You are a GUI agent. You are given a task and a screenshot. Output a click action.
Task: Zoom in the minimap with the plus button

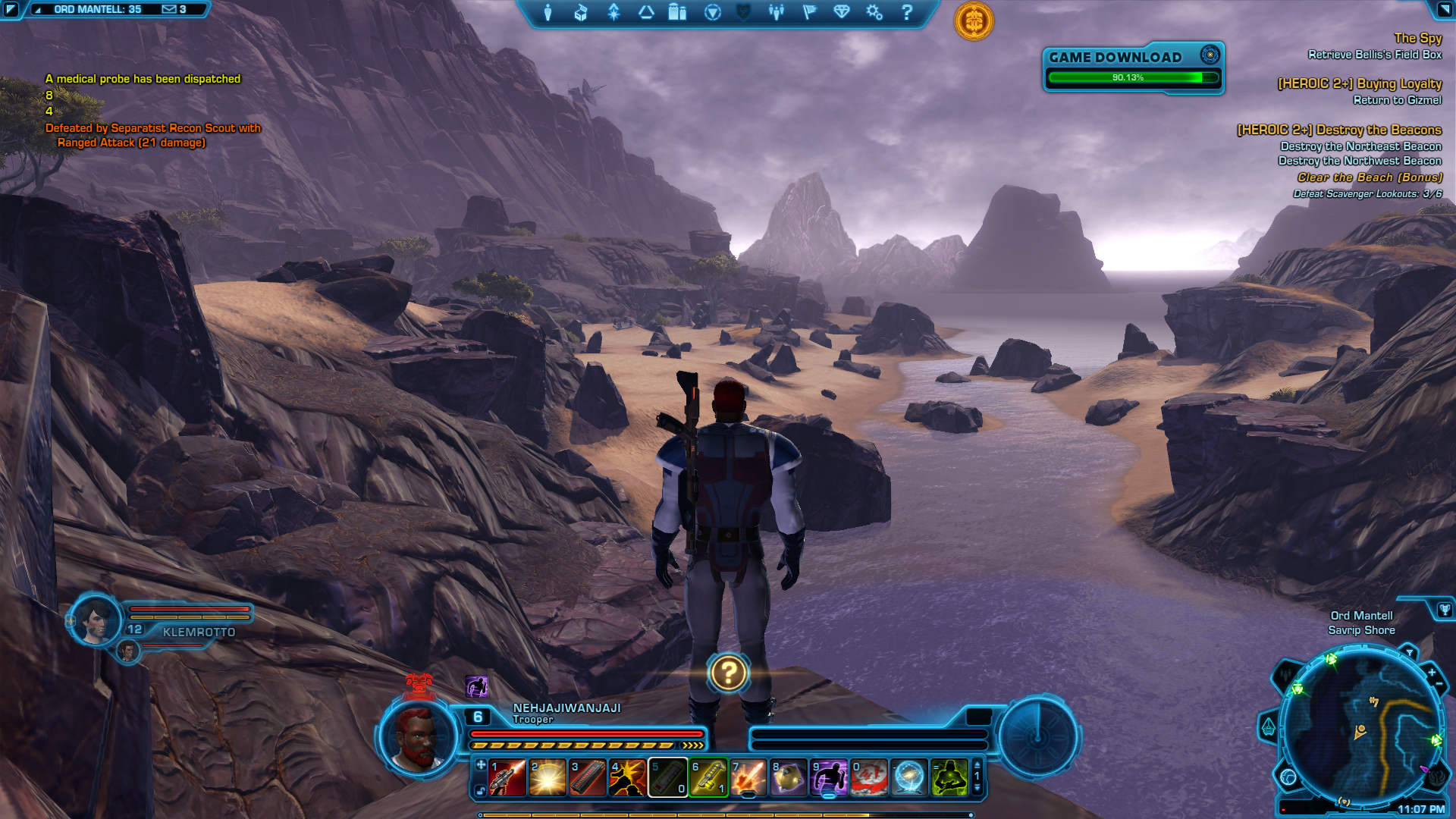(x=1432, y=673)
